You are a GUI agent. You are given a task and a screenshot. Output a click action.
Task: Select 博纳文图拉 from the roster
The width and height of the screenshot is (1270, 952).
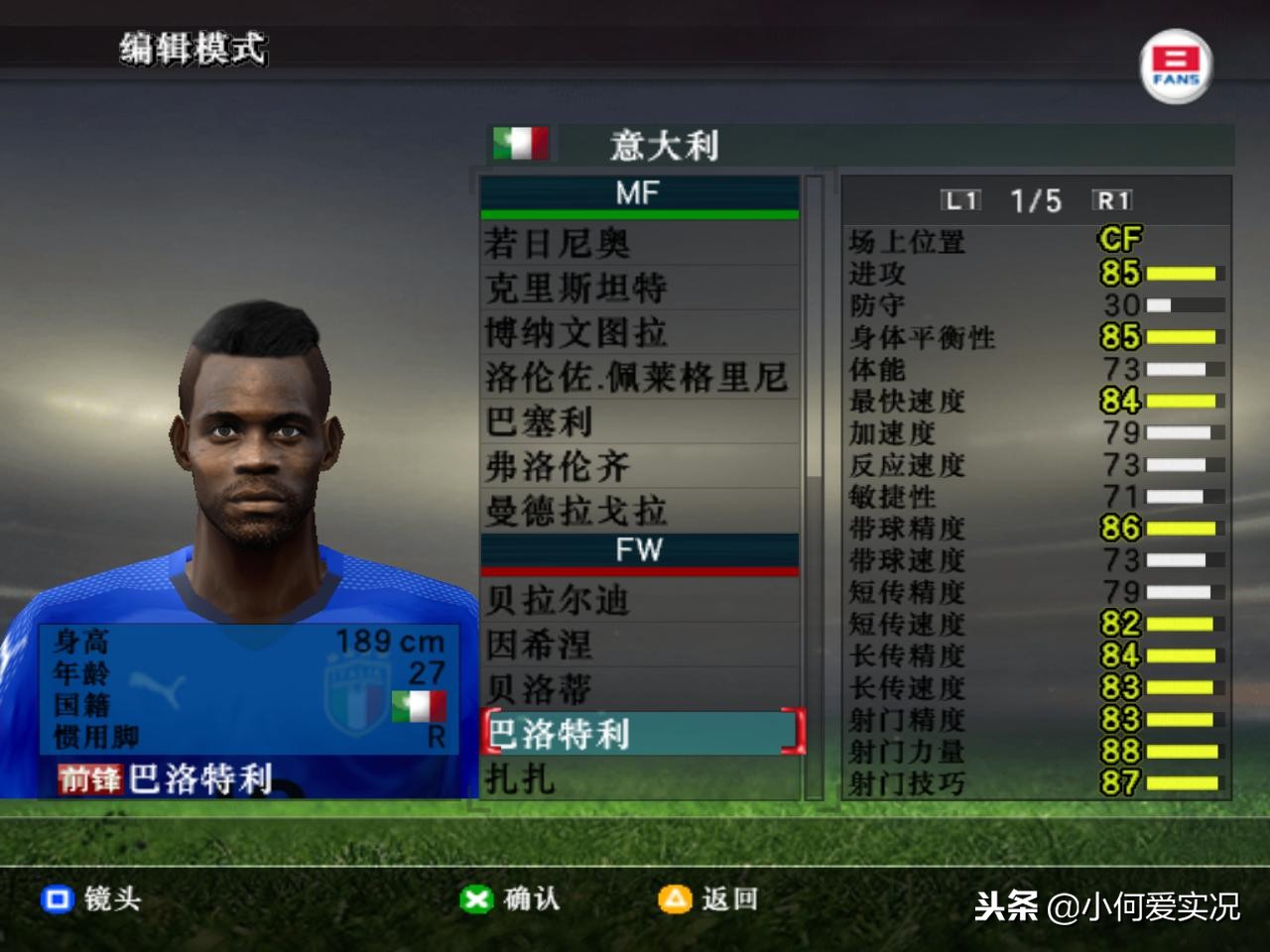tap(639, 332)
